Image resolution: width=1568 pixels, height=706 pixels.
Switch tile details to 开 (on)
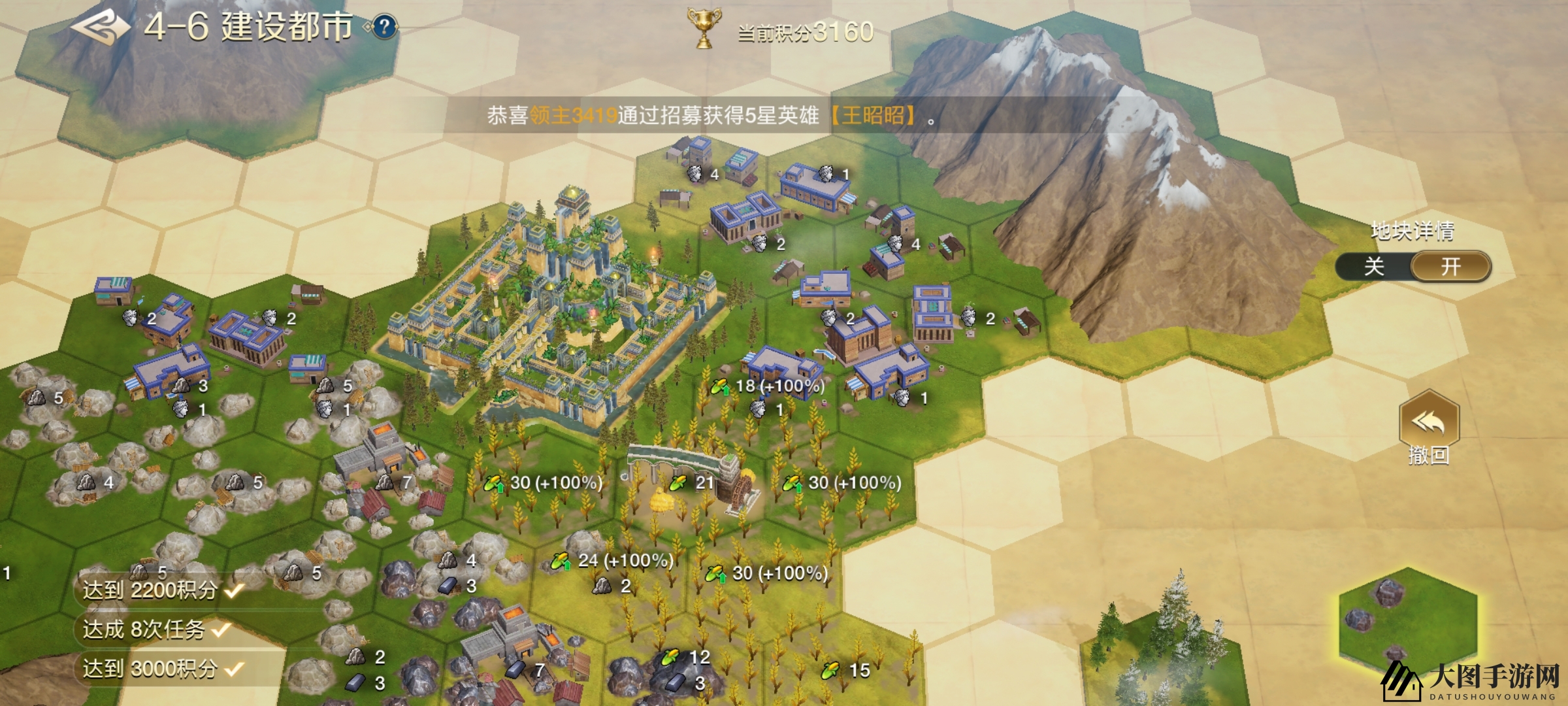pyautogui.click(x=1450, y=267)
